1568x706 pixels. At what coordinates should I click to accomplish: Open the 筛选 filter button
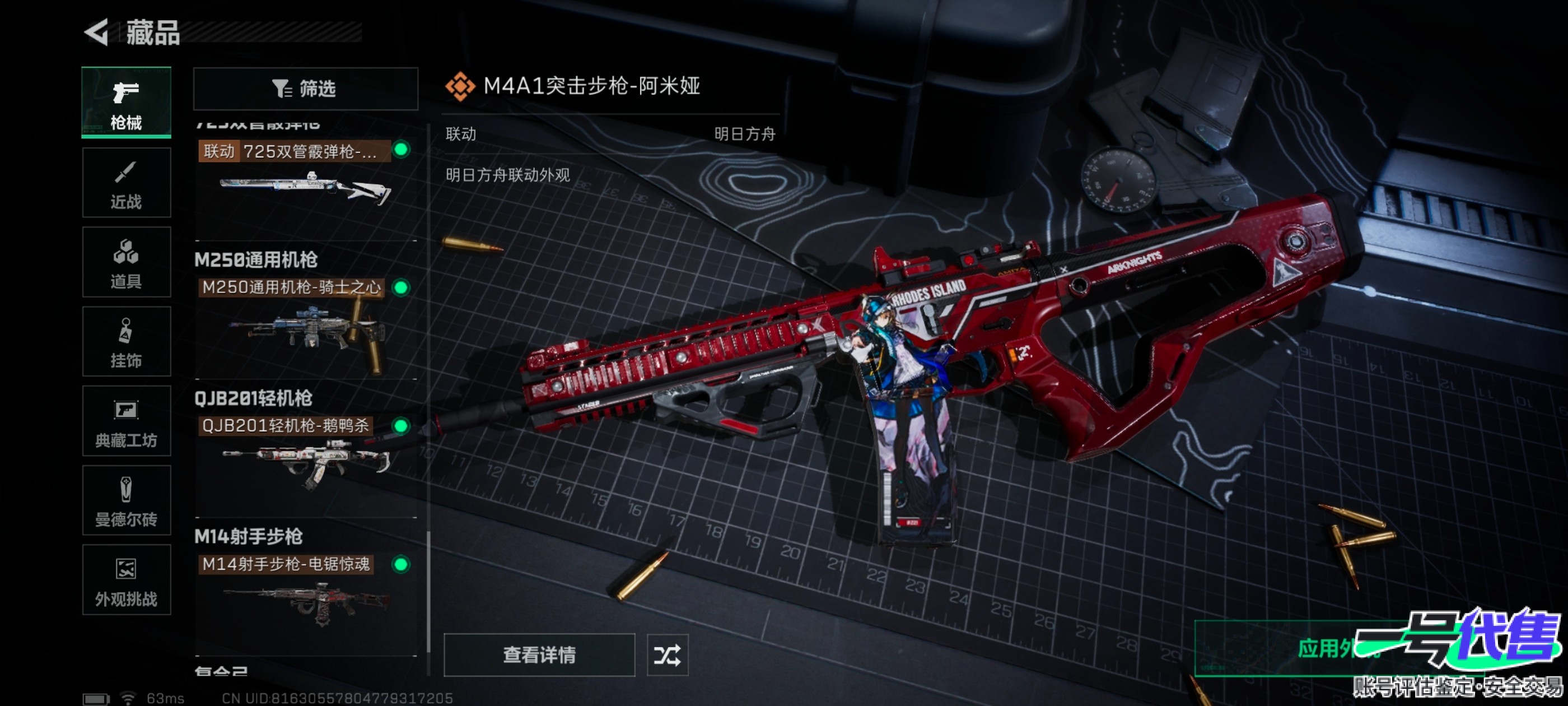(306, 89)
